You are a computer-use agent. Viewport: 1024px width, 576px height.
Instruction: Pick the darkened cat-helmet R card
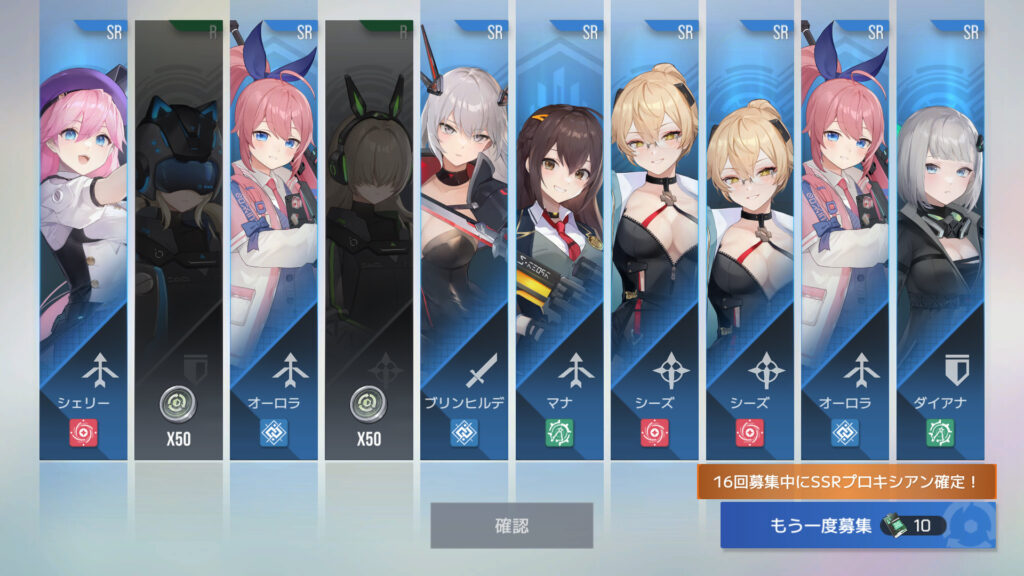(x=178, y=240)
